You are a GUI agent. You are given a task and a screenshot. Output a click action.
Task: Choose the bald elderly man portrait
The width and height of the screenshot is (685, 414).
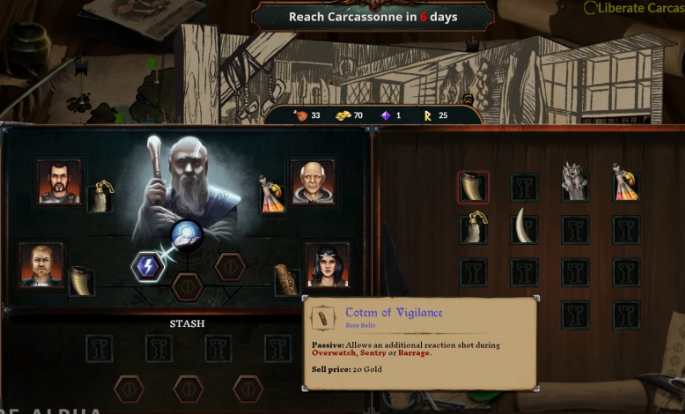click(x=313, y=181)
